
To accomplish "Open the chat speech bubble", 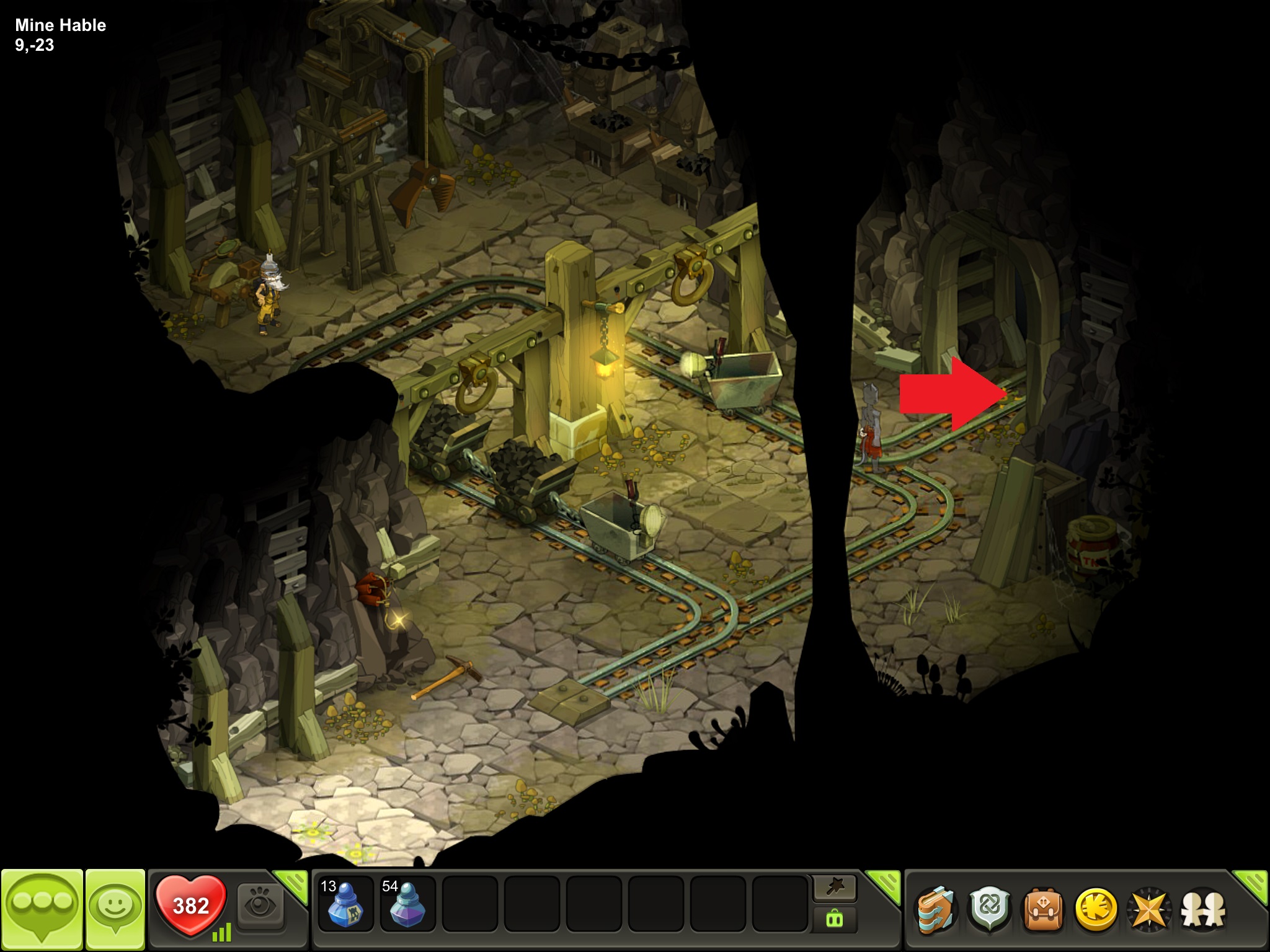I will click(x=42, y=910).
